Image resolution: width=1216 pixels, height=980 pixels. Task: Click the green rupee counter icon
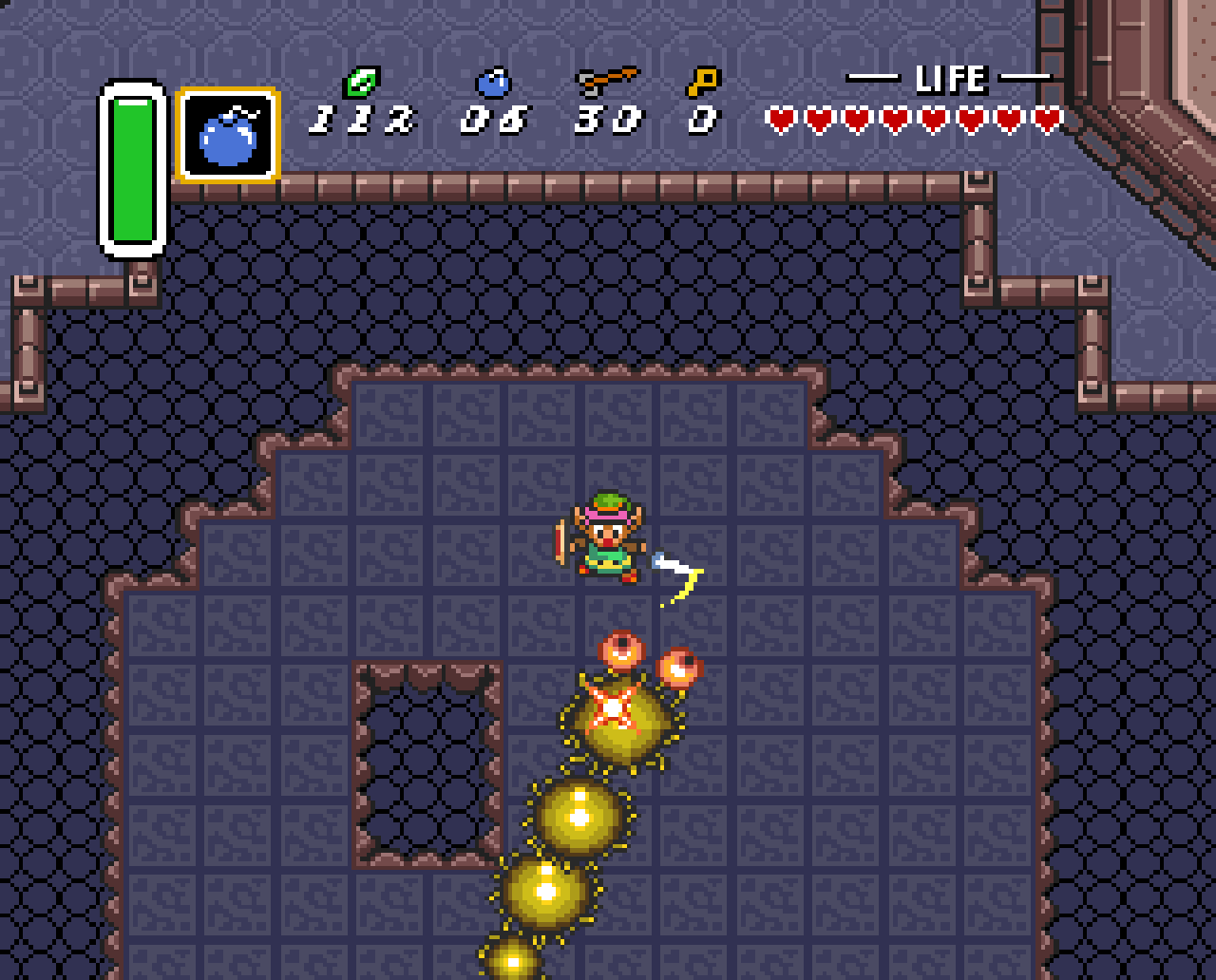click(x=361, y=83)
